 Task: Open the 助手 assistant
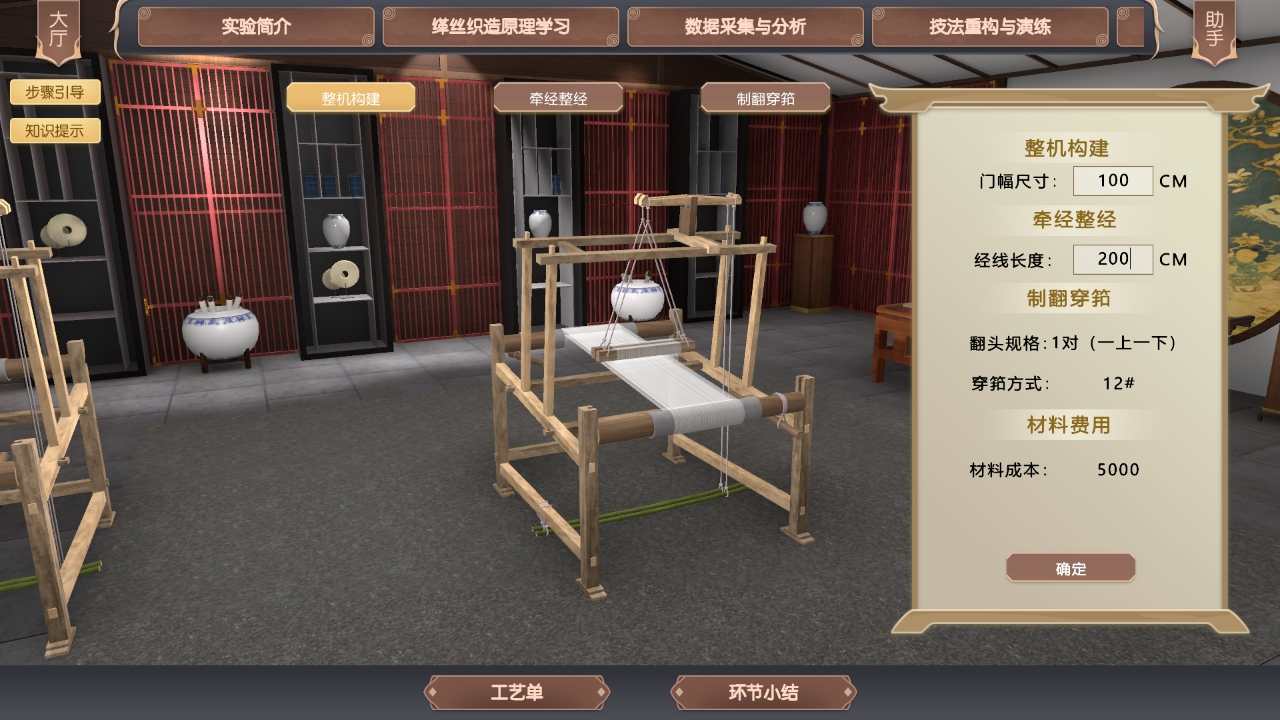coord(1214,28)
